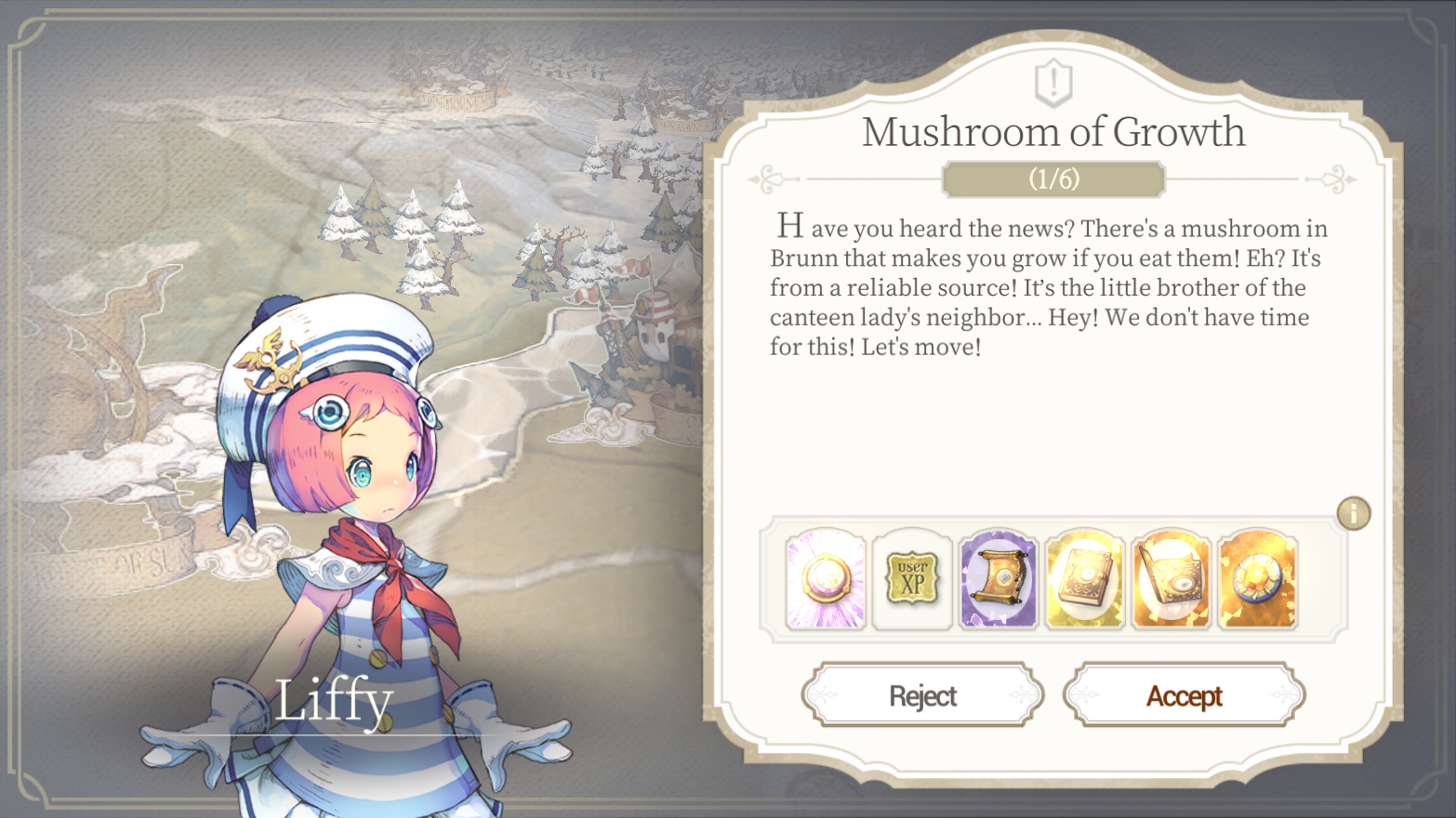The image size is (1456, 818).
Task: Open the reward info button
Action: point(1353,513)
